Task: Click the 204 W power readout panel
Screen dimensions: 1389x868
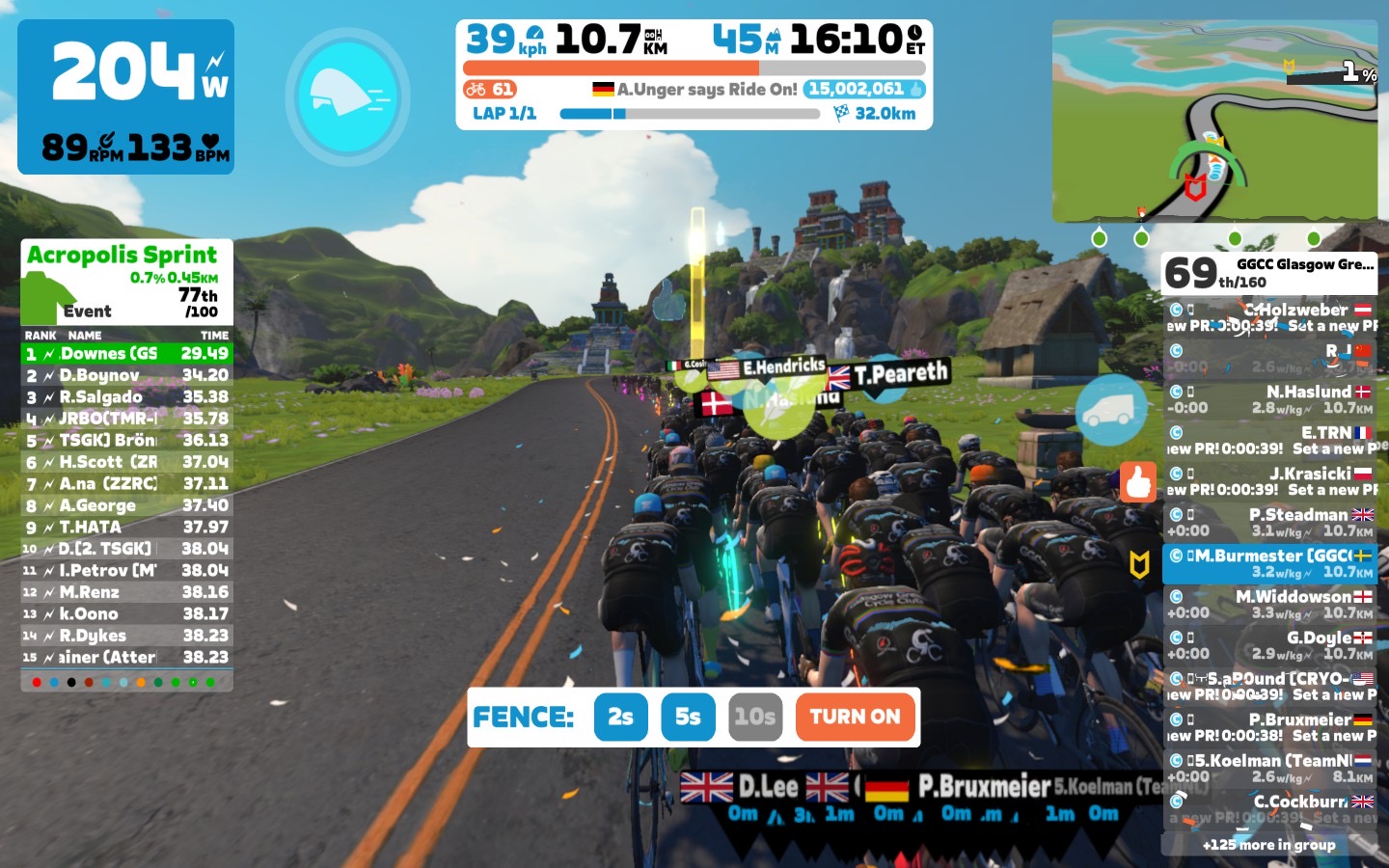Action: pos(126,96)
